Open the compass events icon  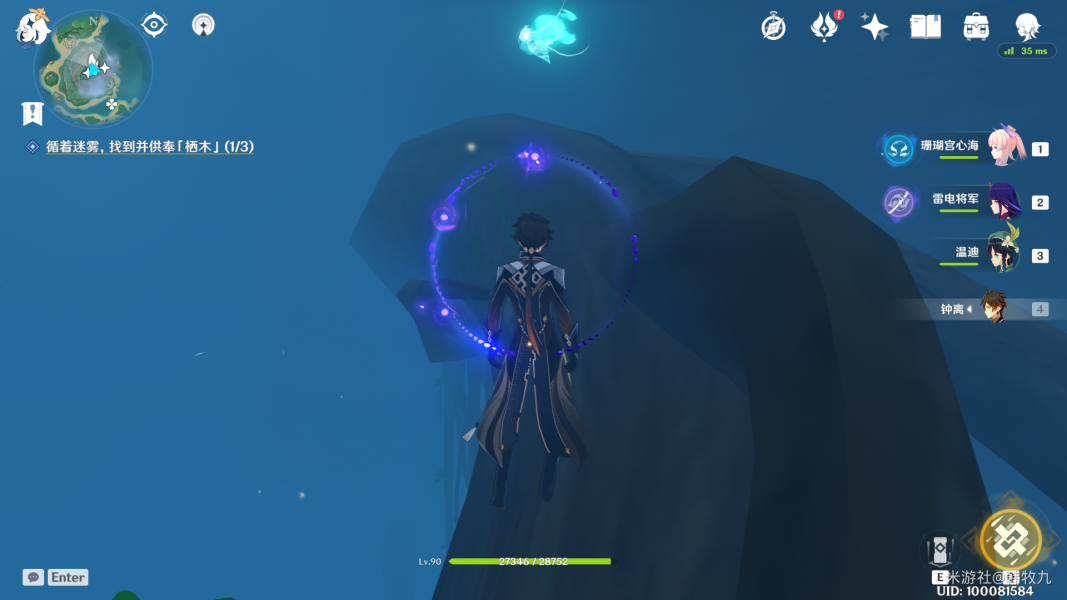(773, 27)
